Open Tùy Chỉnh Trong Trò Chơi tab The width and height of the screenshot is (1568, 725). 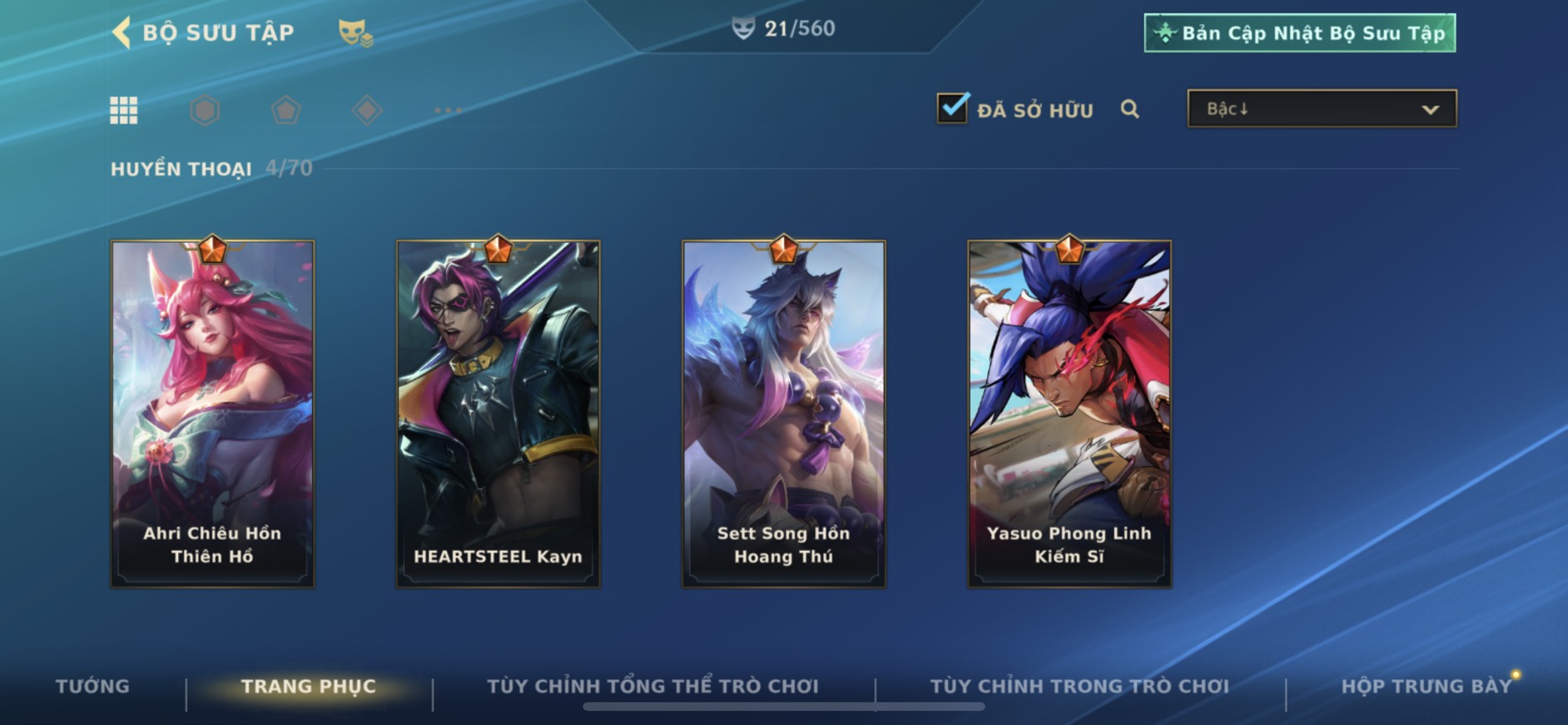(1079, 687)
